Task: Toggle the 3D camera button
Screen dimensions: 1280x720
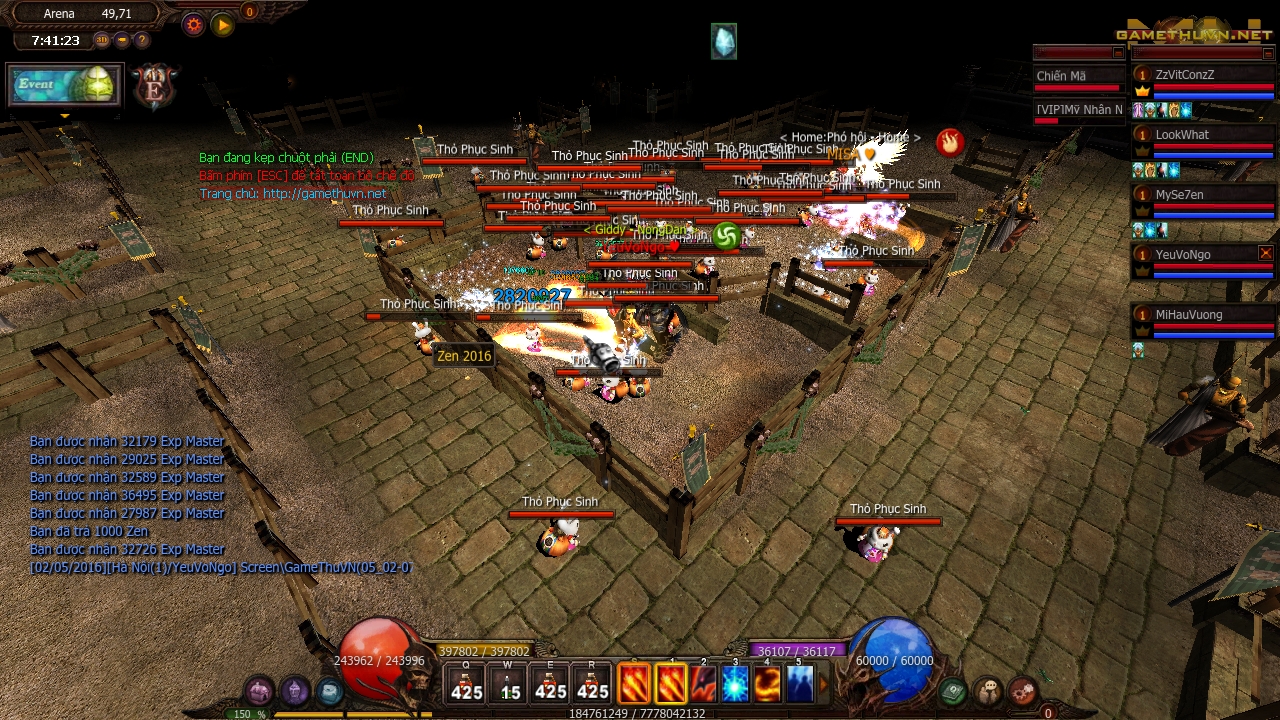Action: click(102, 40)
